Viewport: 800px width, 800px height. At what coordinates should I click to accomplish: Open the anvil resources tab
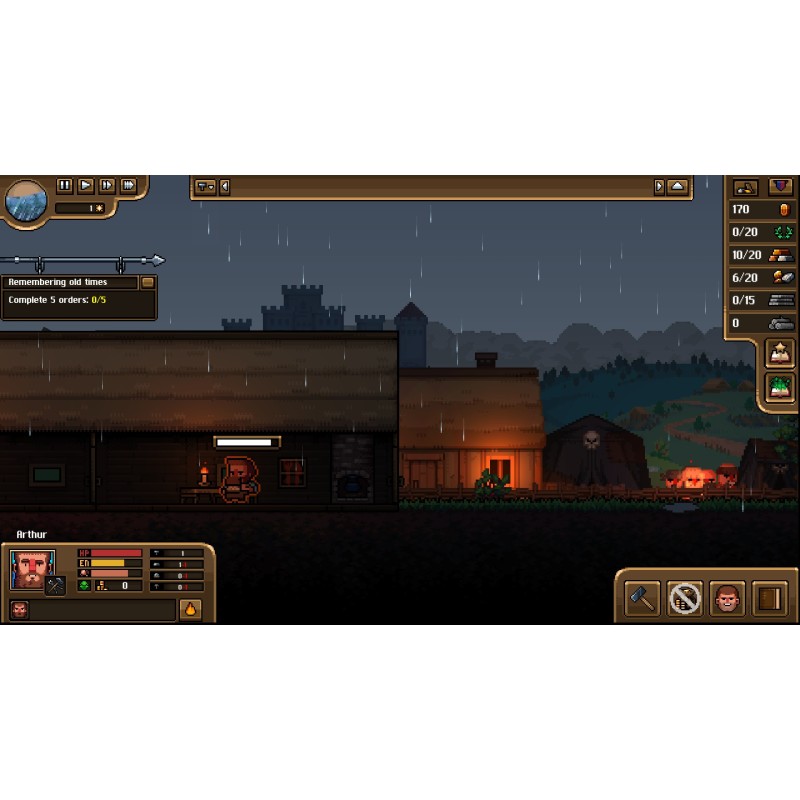pyautogui.click(x=746, y=187)
